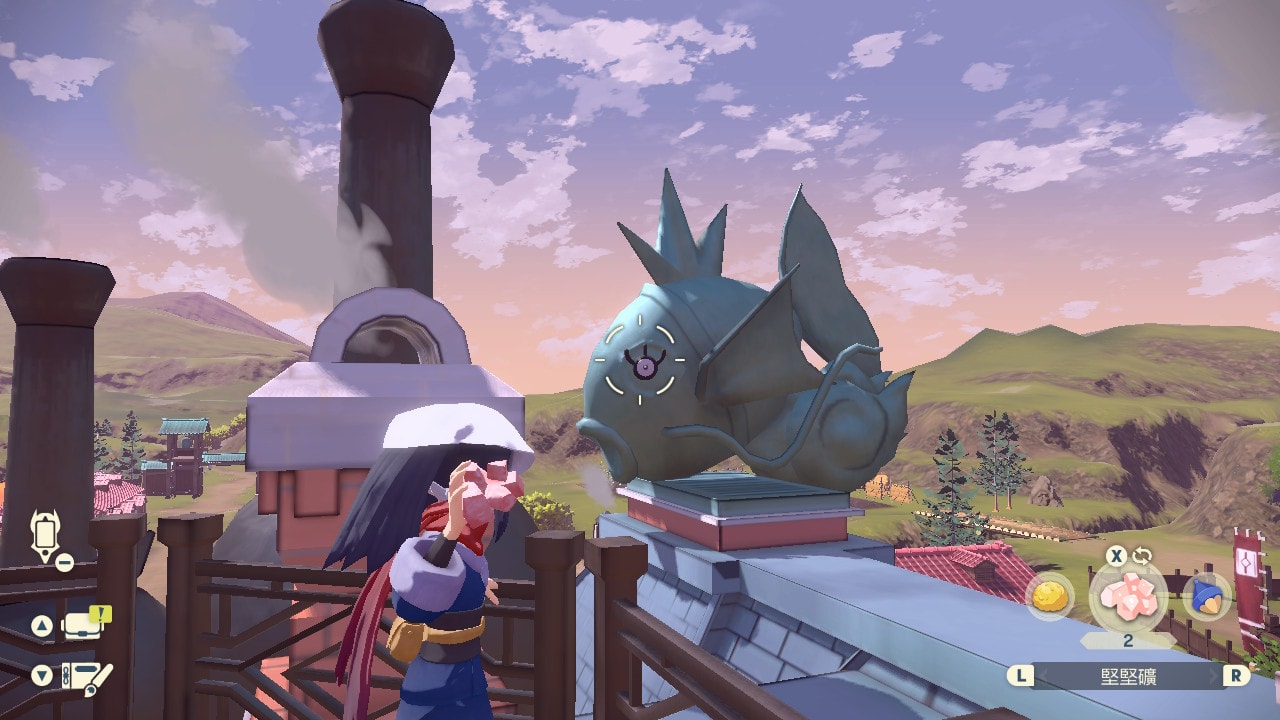This screenshot has width=1280, height=720.
Task: Select the pink Tumblestone item slot
Action: (x=1127, y=595)
